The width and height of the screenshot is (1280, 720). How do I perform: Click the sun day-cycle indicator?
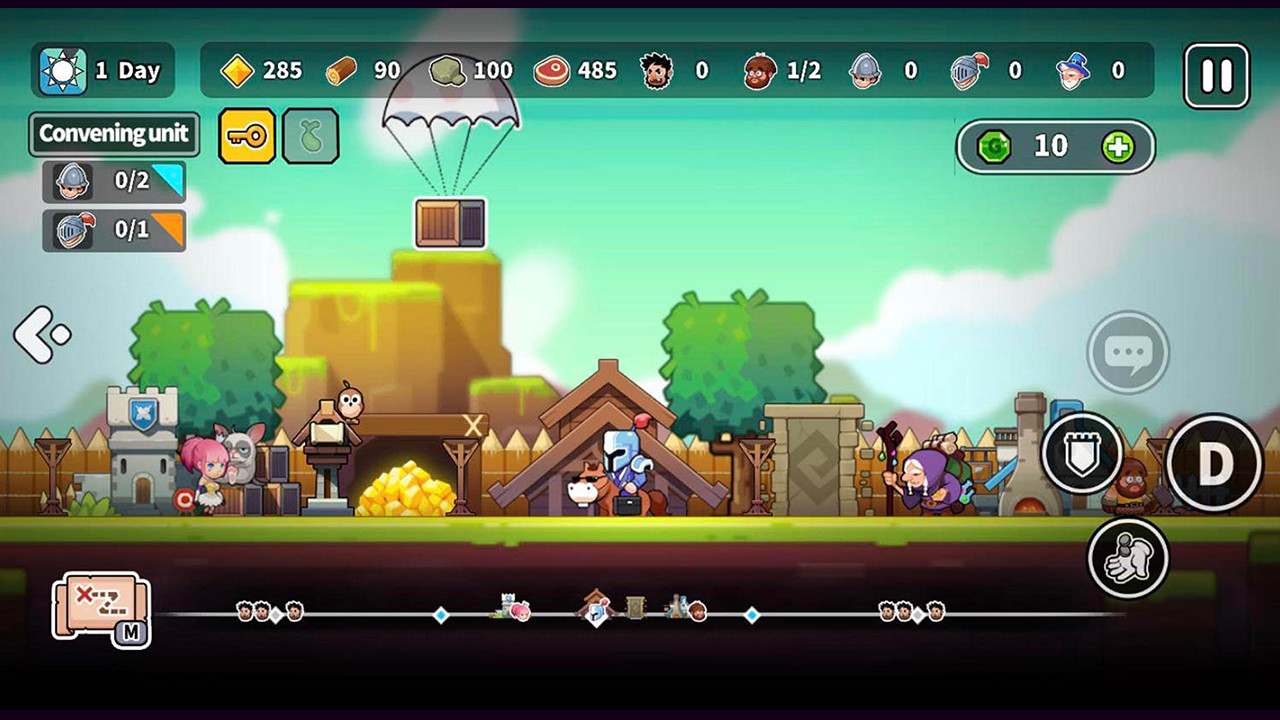[x=64, y=70]
